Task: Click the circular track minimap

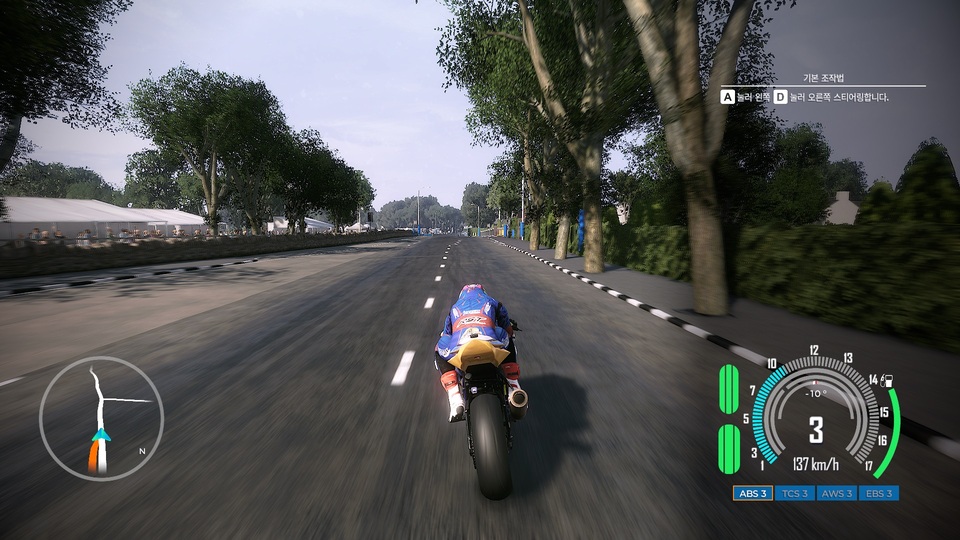Action: pyautogui.click(x=101, y=419)
